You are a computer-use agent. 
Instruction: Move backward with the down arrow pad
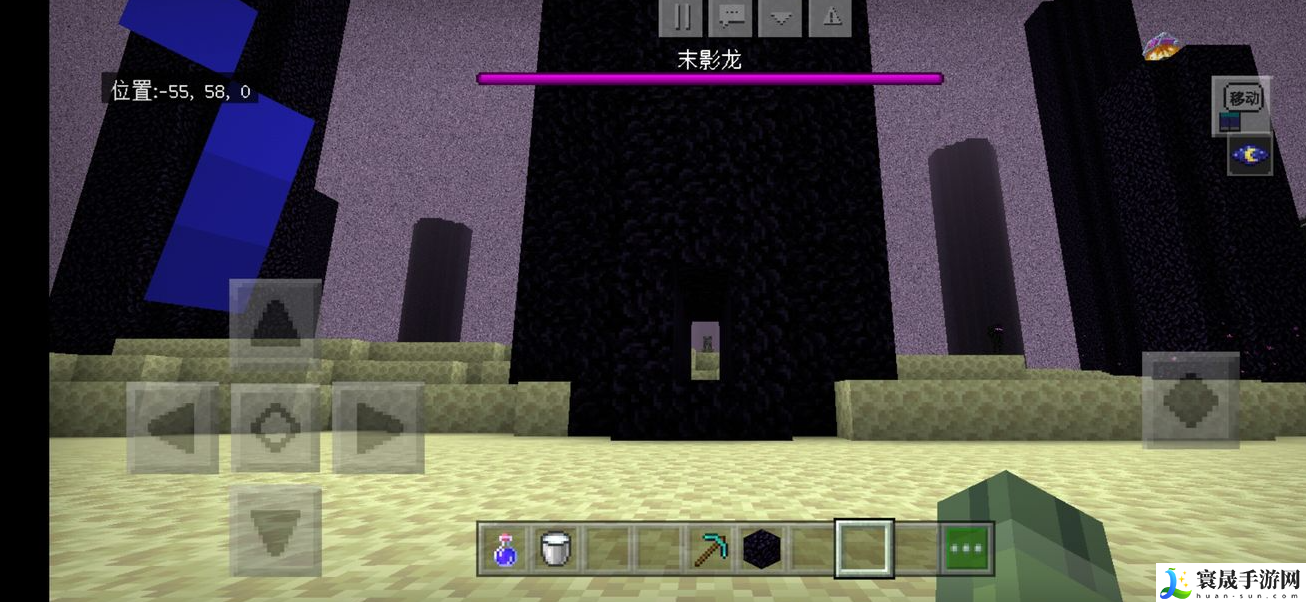[275, 530]
